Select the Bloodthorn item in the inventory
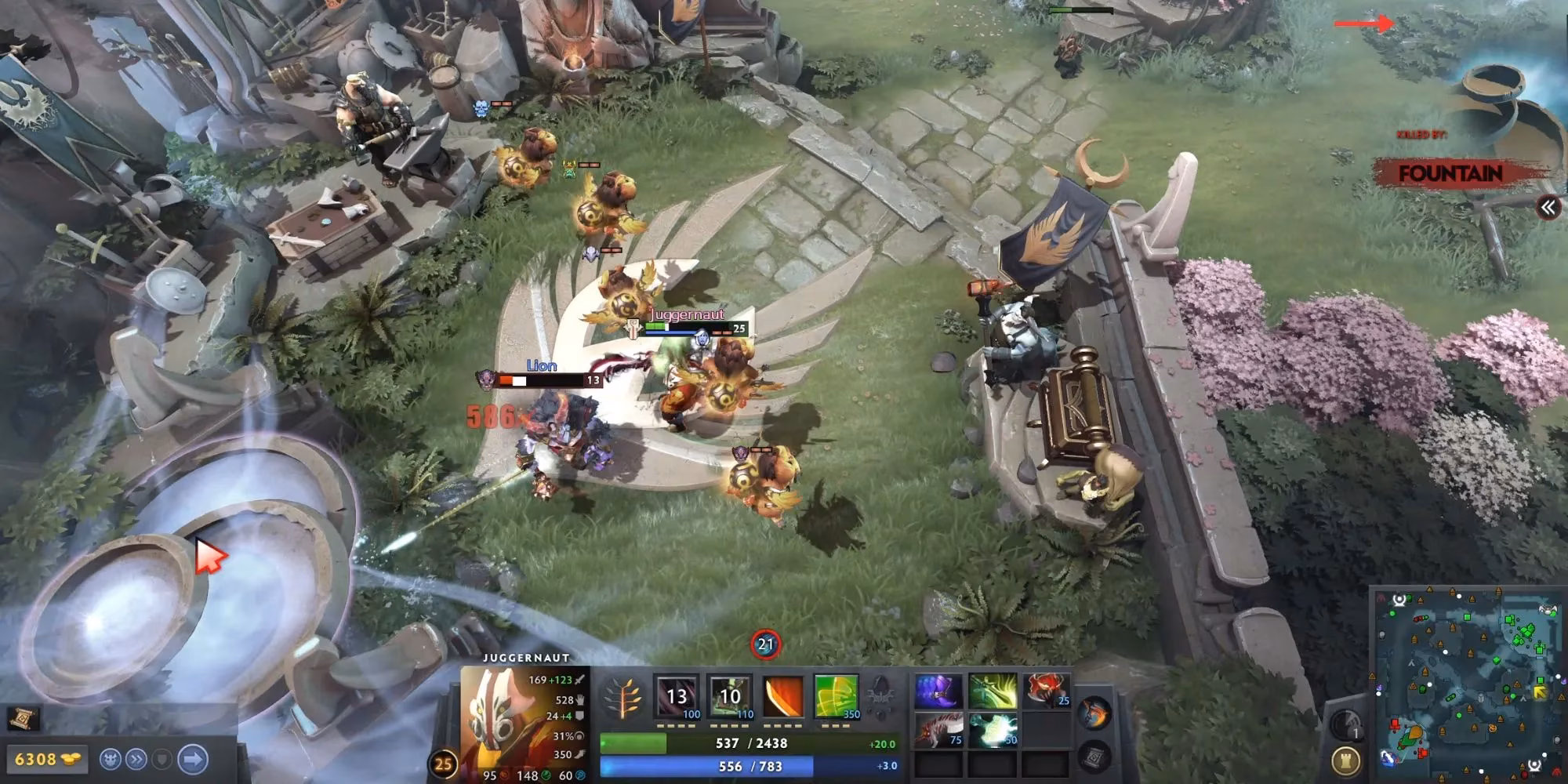The width and height of the screenshot is (1568, 784). 938,689
